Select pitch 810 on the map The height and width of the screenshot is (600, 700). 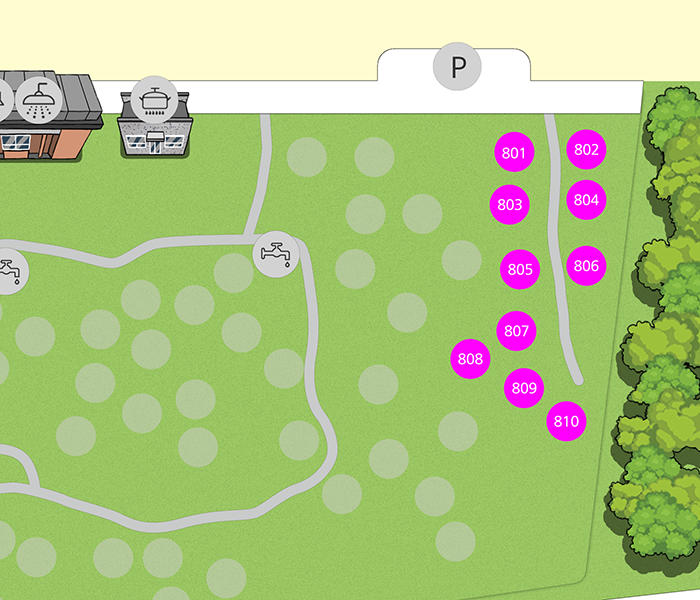566,421
